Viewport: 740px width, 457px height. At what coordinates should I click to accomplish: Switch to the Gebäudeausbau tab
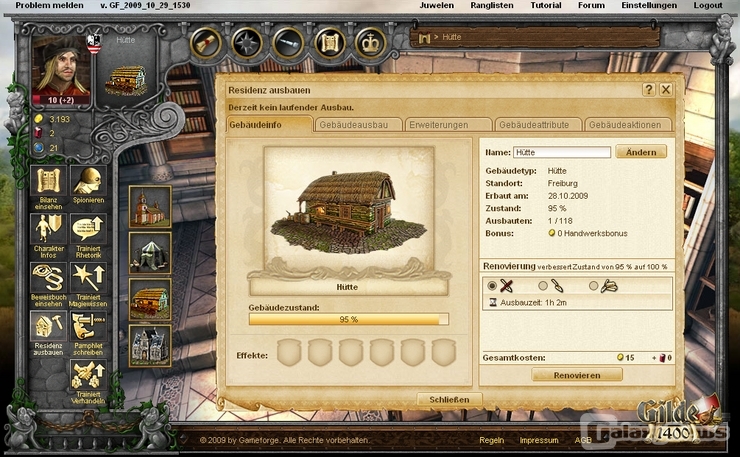coord(358,125)
